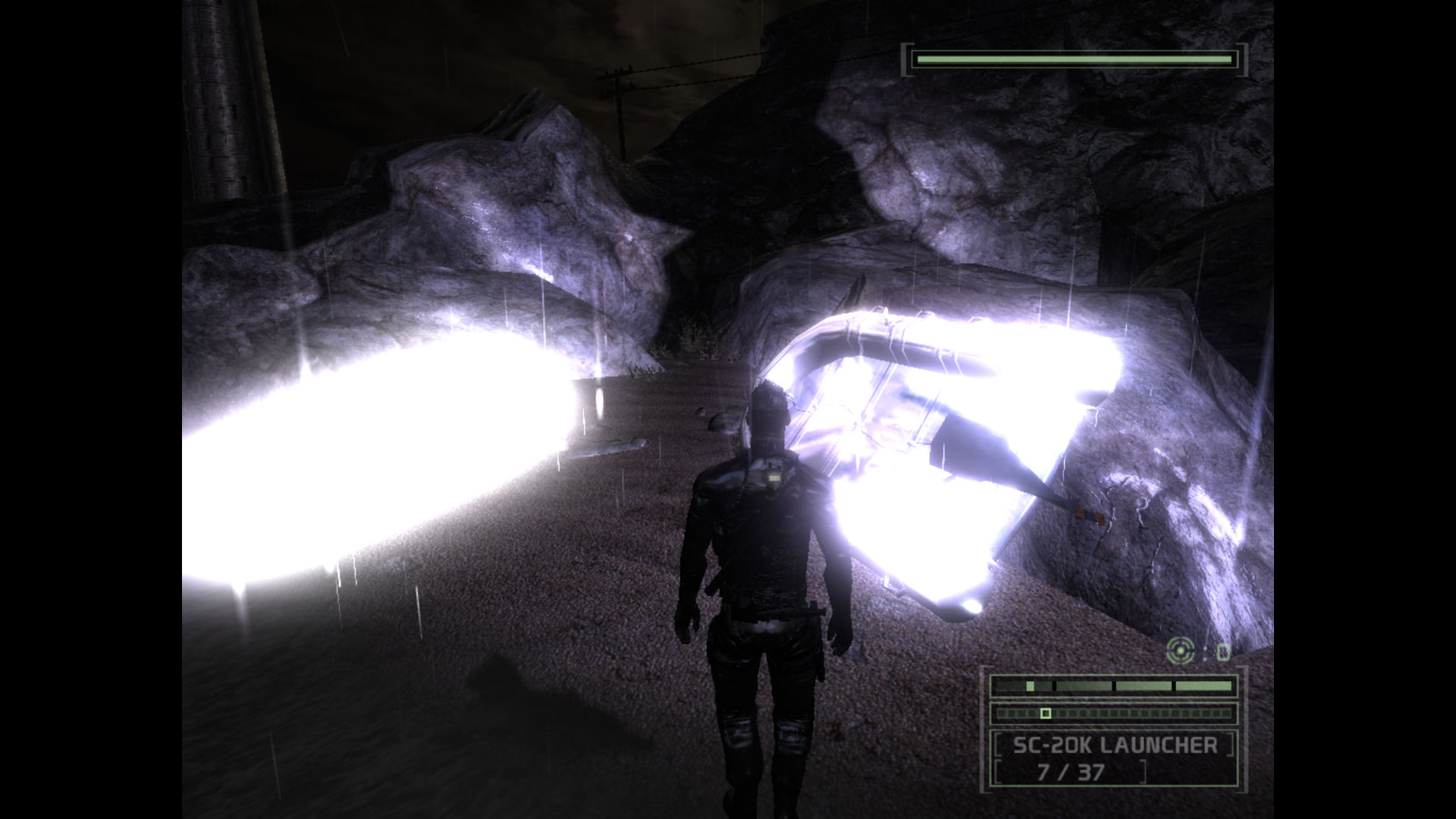The image size is (1456, 819).
Task: Collapse the ammo belt row
Action: coord(1115,713)
